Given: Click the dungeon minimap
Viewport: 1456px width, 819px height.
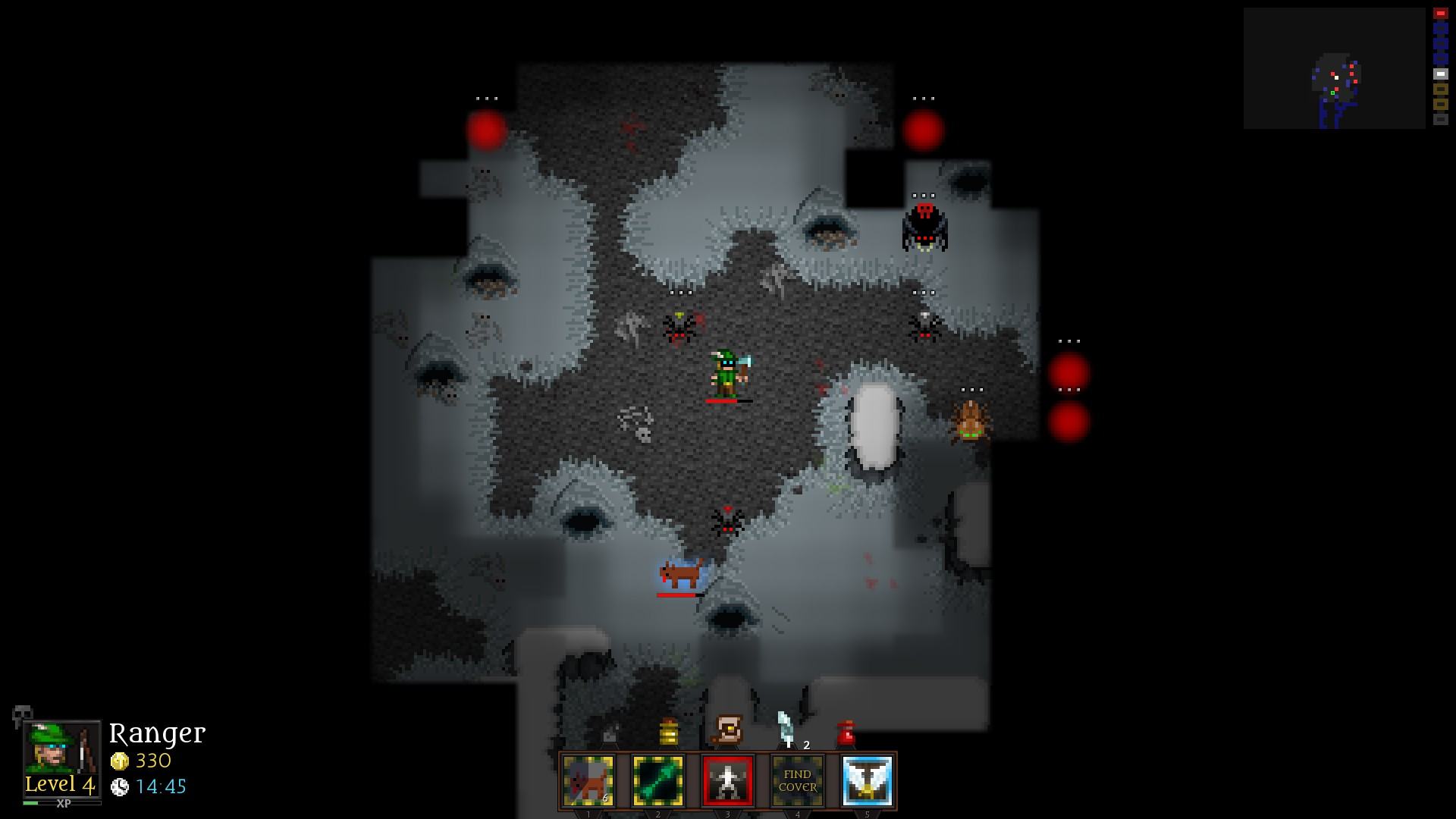Looking at the screenshot, I should [x=1334, y=68].
